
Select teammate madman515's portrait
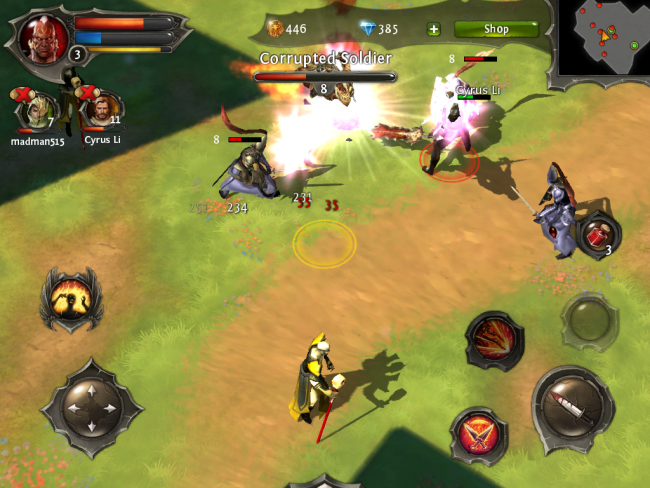[40, 110]
